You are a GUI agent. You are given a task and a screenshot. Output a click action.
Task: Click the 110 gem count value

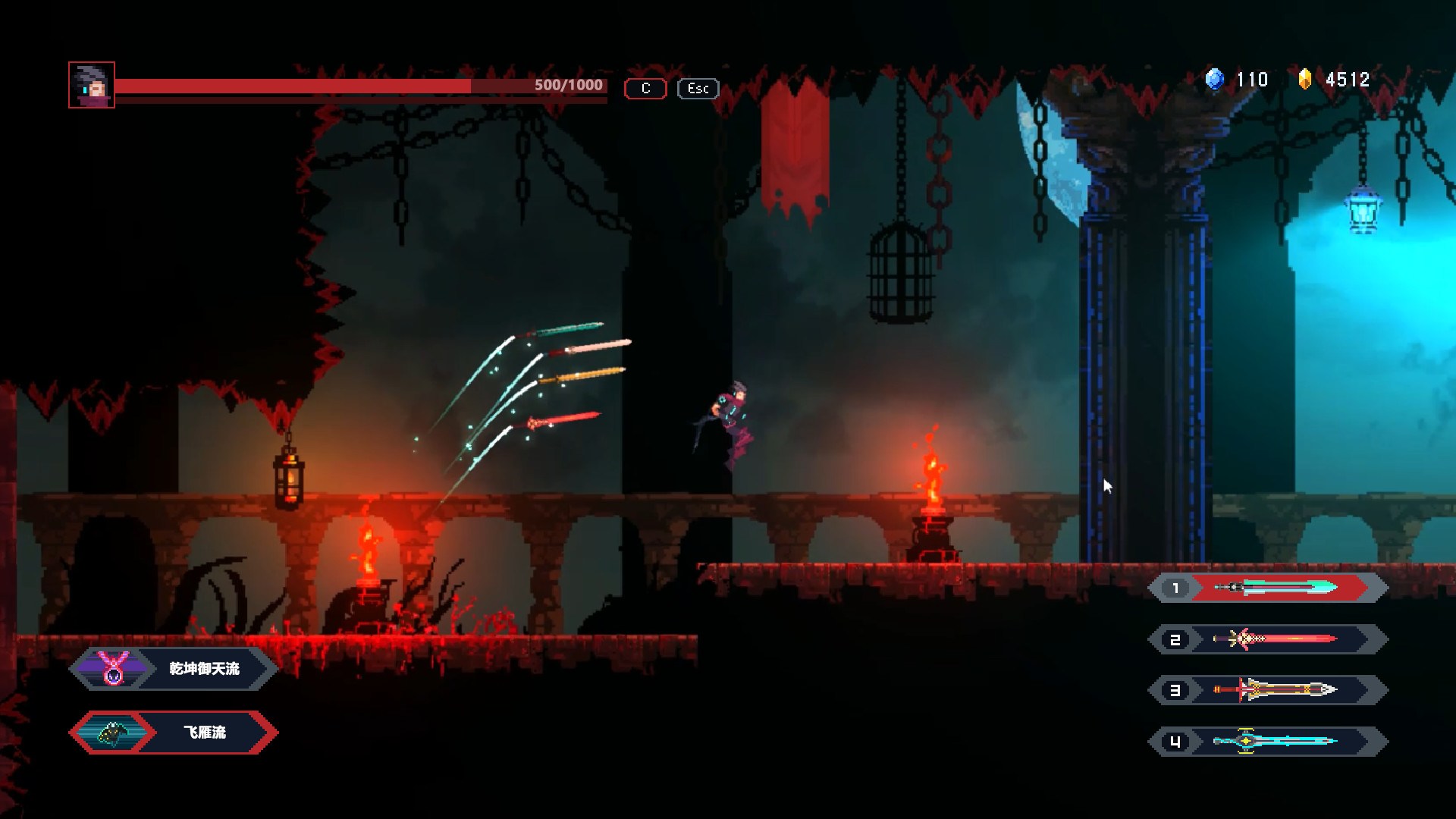pyautogui.click(x=1253, y=80)
